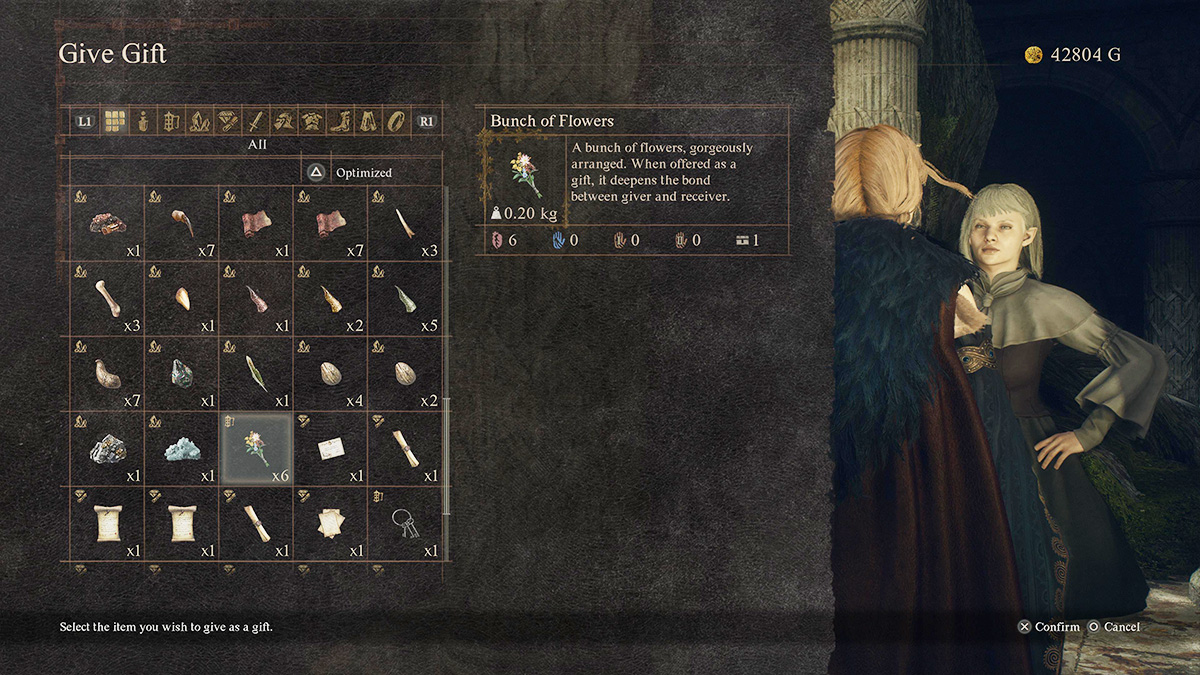Switch to the helmet head armor tab
The width and height of the screenshot is (1200, 675).
click(x=284, y=121)
